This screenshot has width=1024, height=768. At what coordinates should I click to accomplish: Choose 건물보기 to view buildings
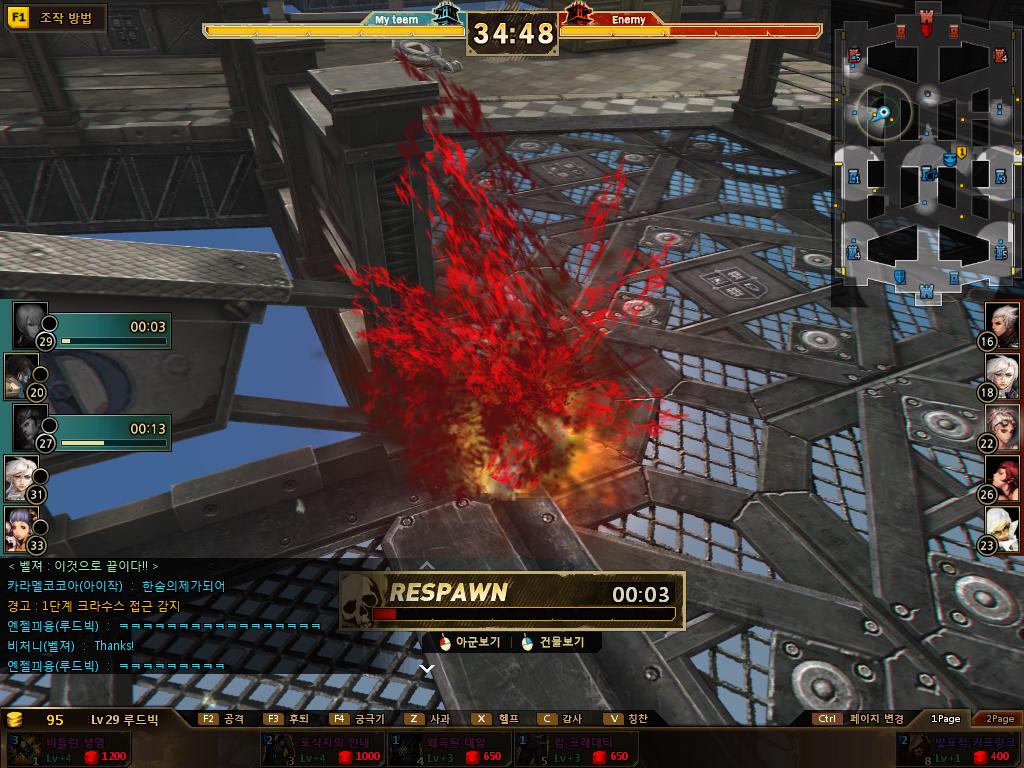(553, 642)
